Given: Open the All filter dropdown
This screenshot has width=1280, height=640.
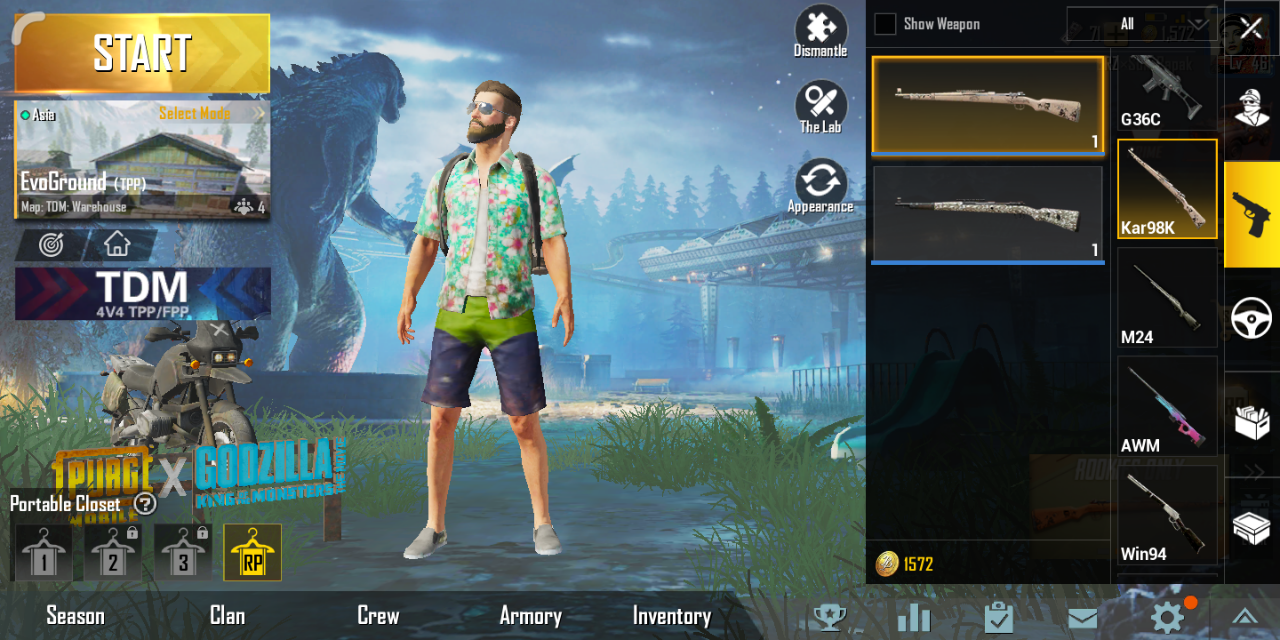Looking at the screenshot, I should 1140,24.
